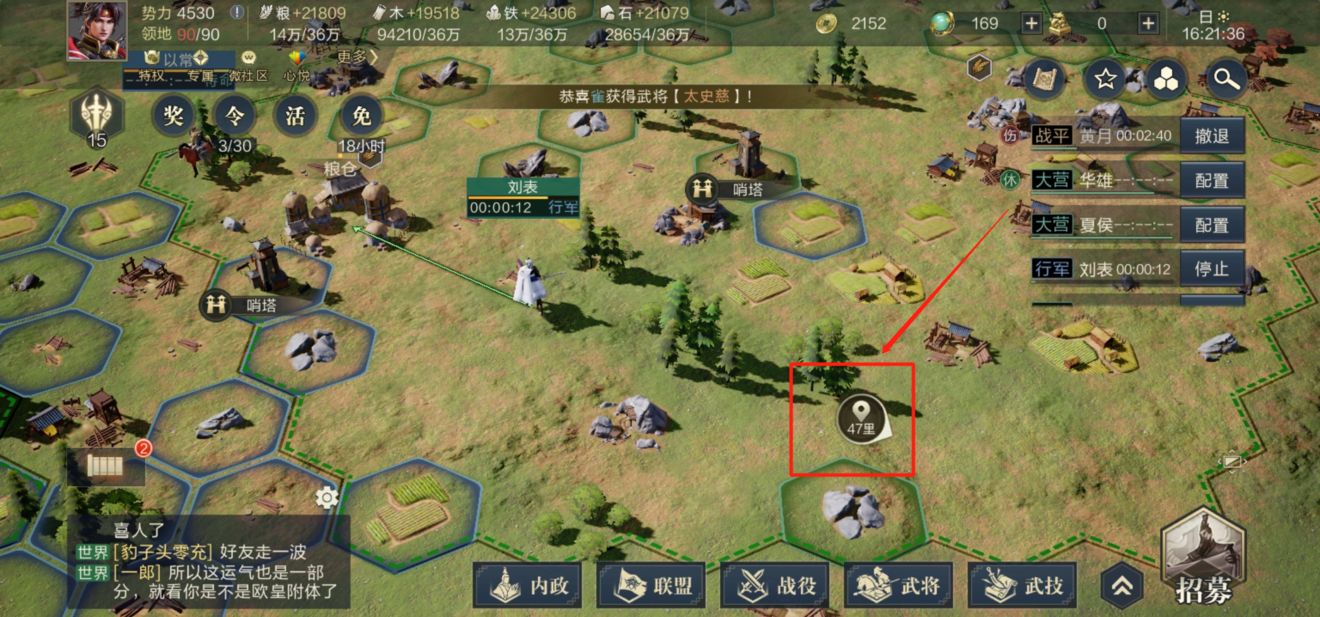Collapse the bottom menu with the chevron button
Viewport: 1320px width, 617px height.
pos(1121,586)
